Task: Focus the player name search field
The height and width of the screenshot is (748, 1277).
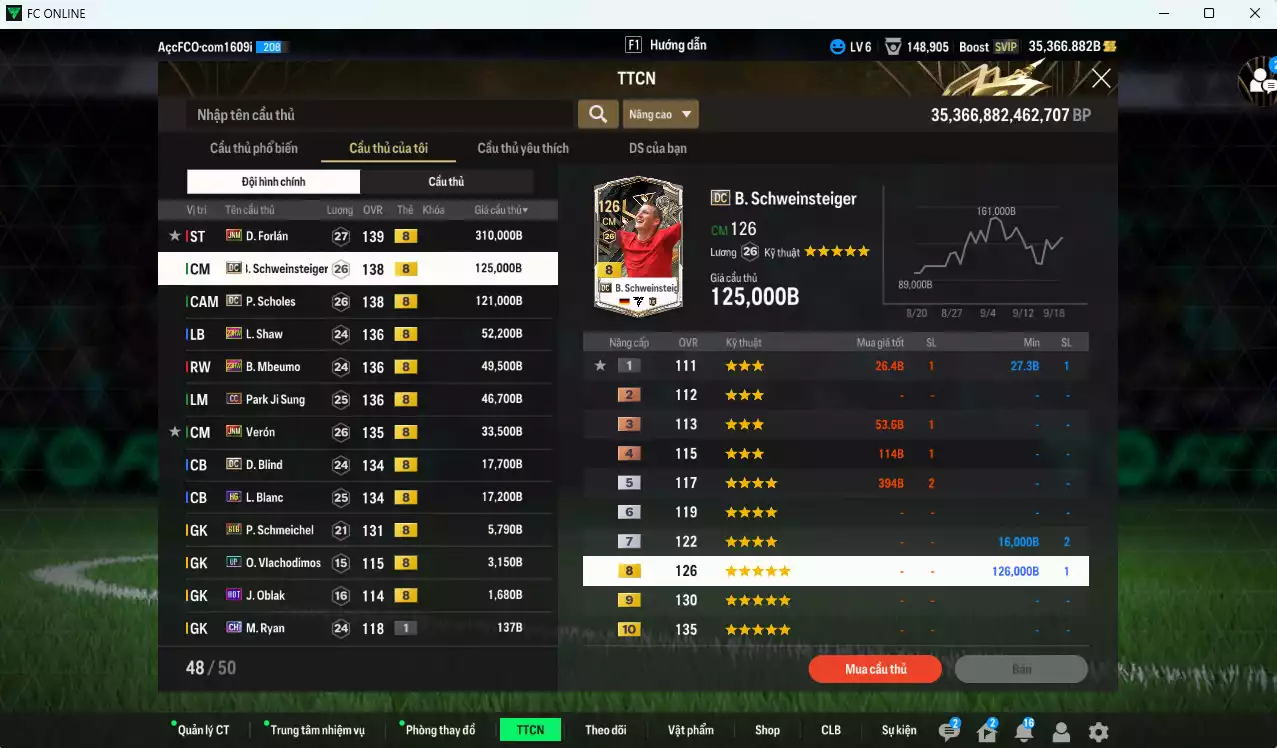Action: pyautogui.click(x=380, y=114)
